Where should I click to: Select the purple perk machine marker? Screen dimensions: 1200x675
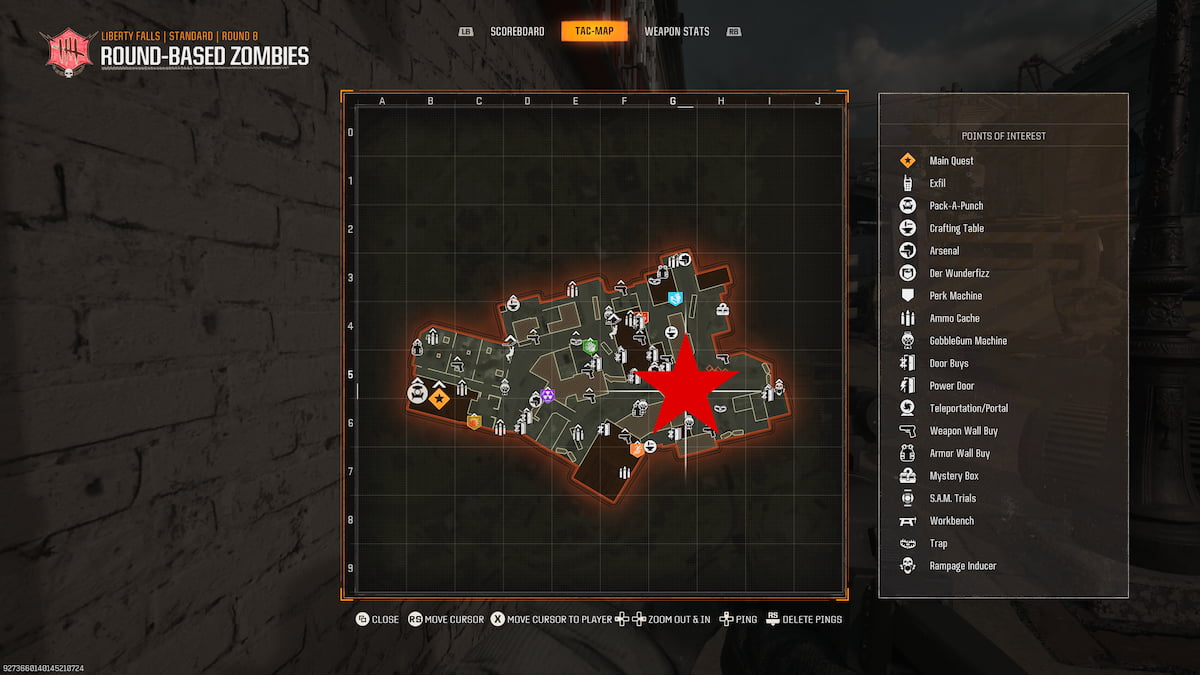(547, 396)
